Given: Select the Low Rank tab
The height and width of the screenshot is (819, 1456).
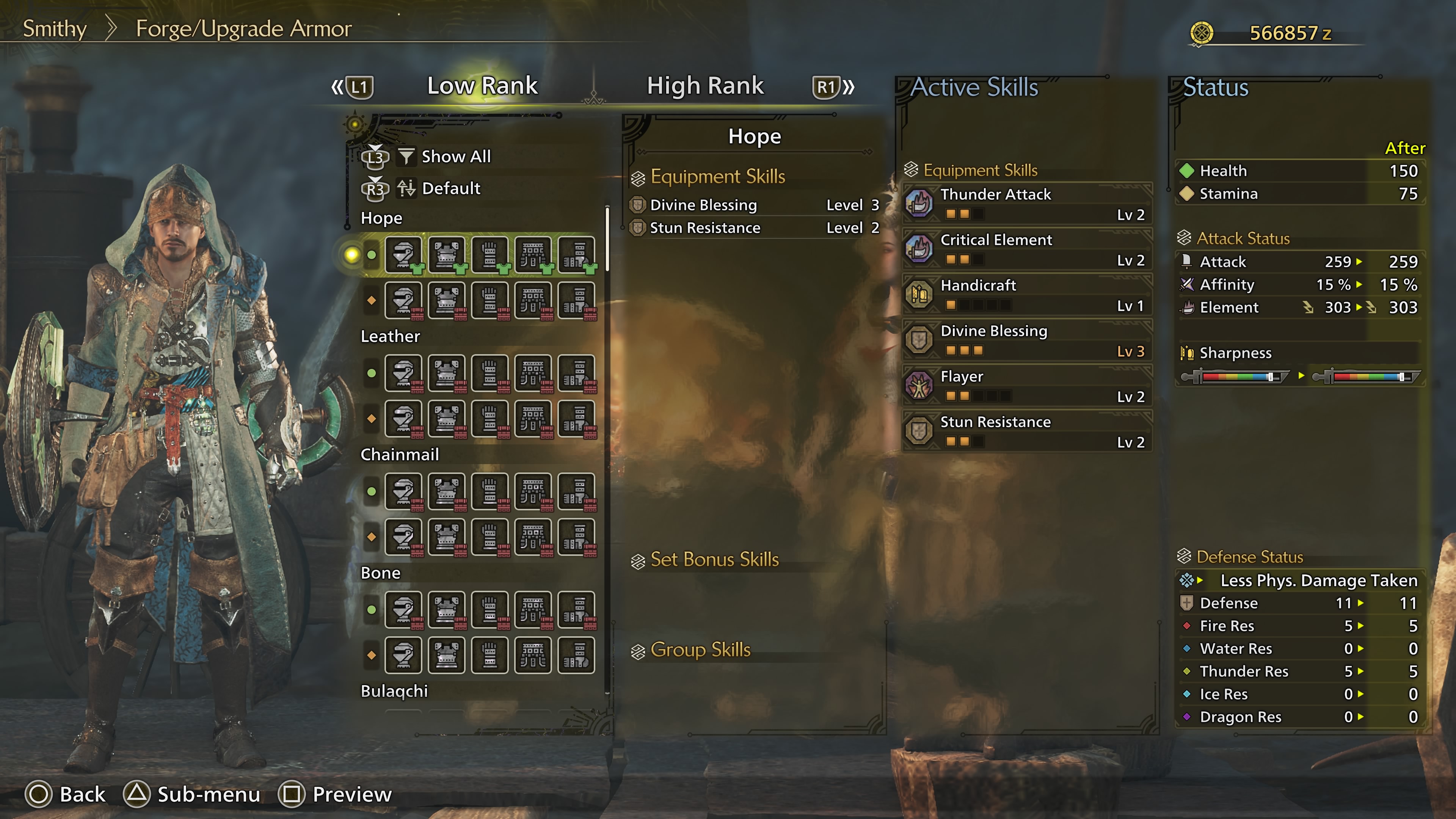Looking at the screenshot, I should (x=482, y=86).
